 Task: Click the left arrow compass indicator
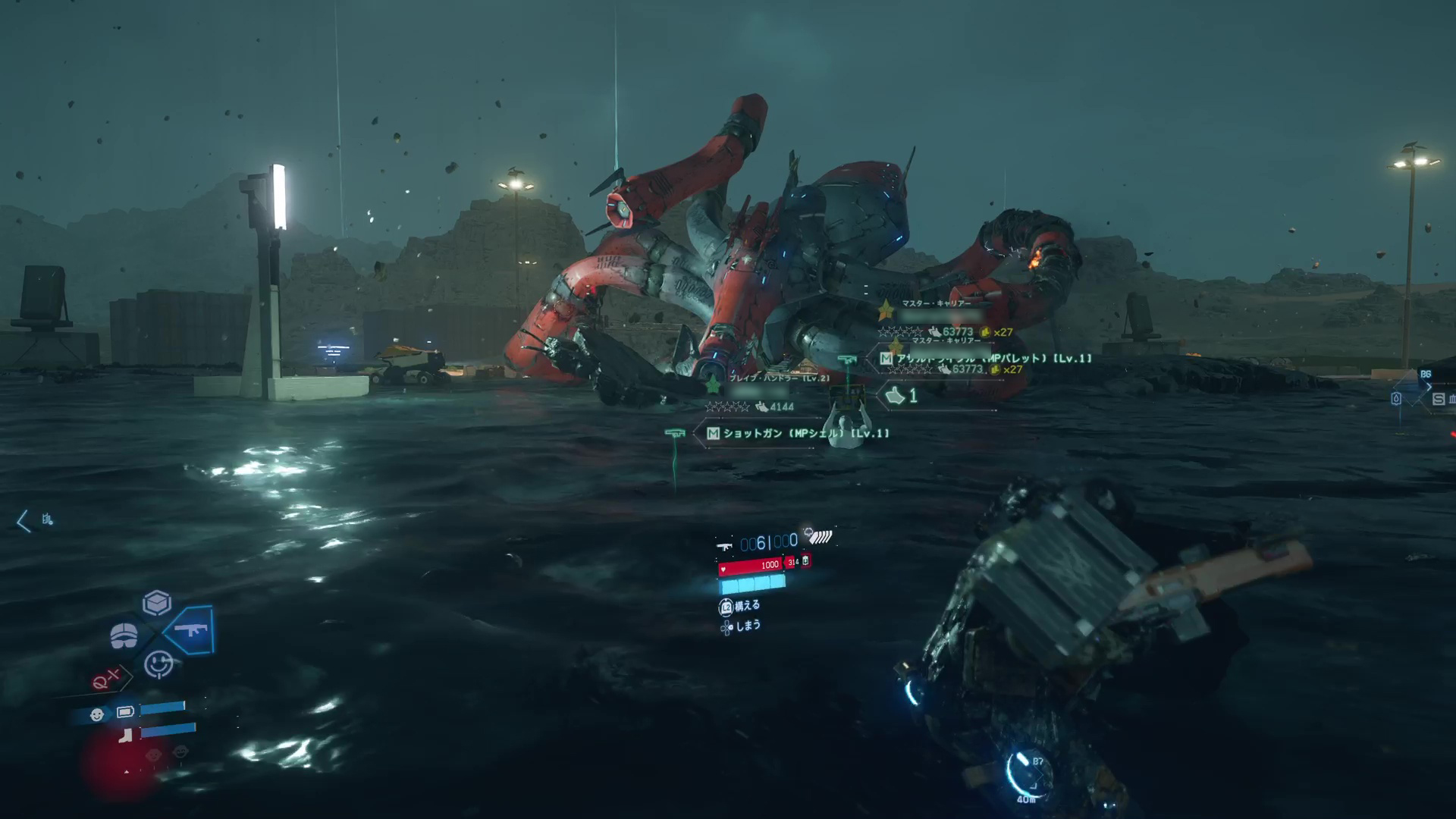(23, 520)
